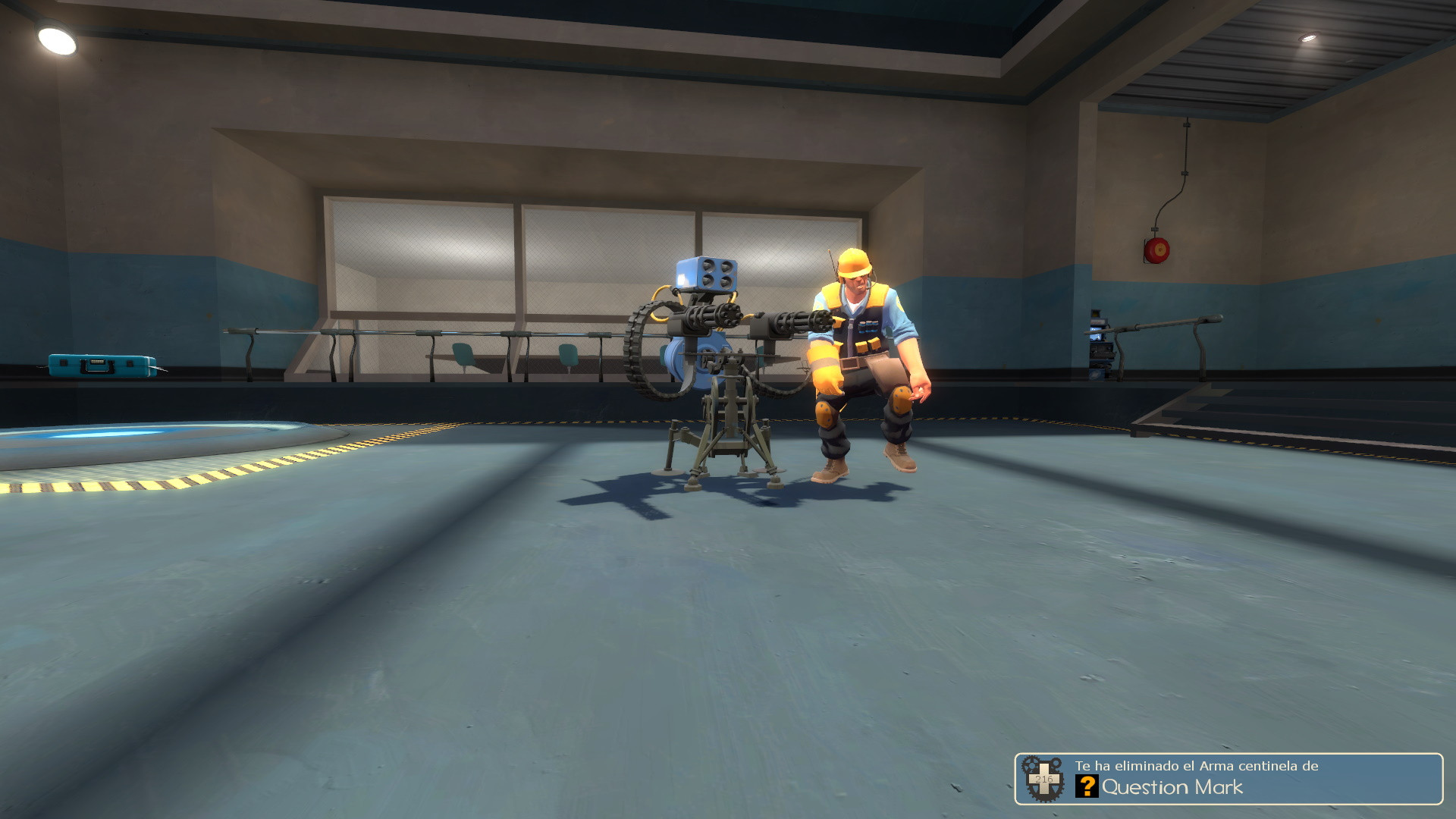Click the red fire alarm on the right wall
The height and width of the screenshot is (819, 1456).
click(x=1156, y=250)
